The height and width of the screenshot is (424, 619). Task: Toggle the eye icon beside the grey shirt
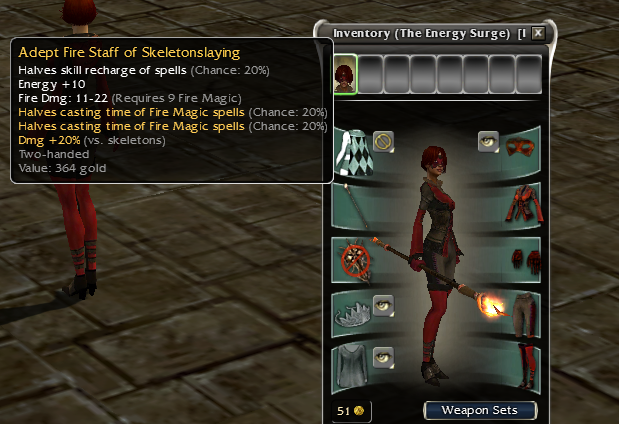[x=384, y=355]
